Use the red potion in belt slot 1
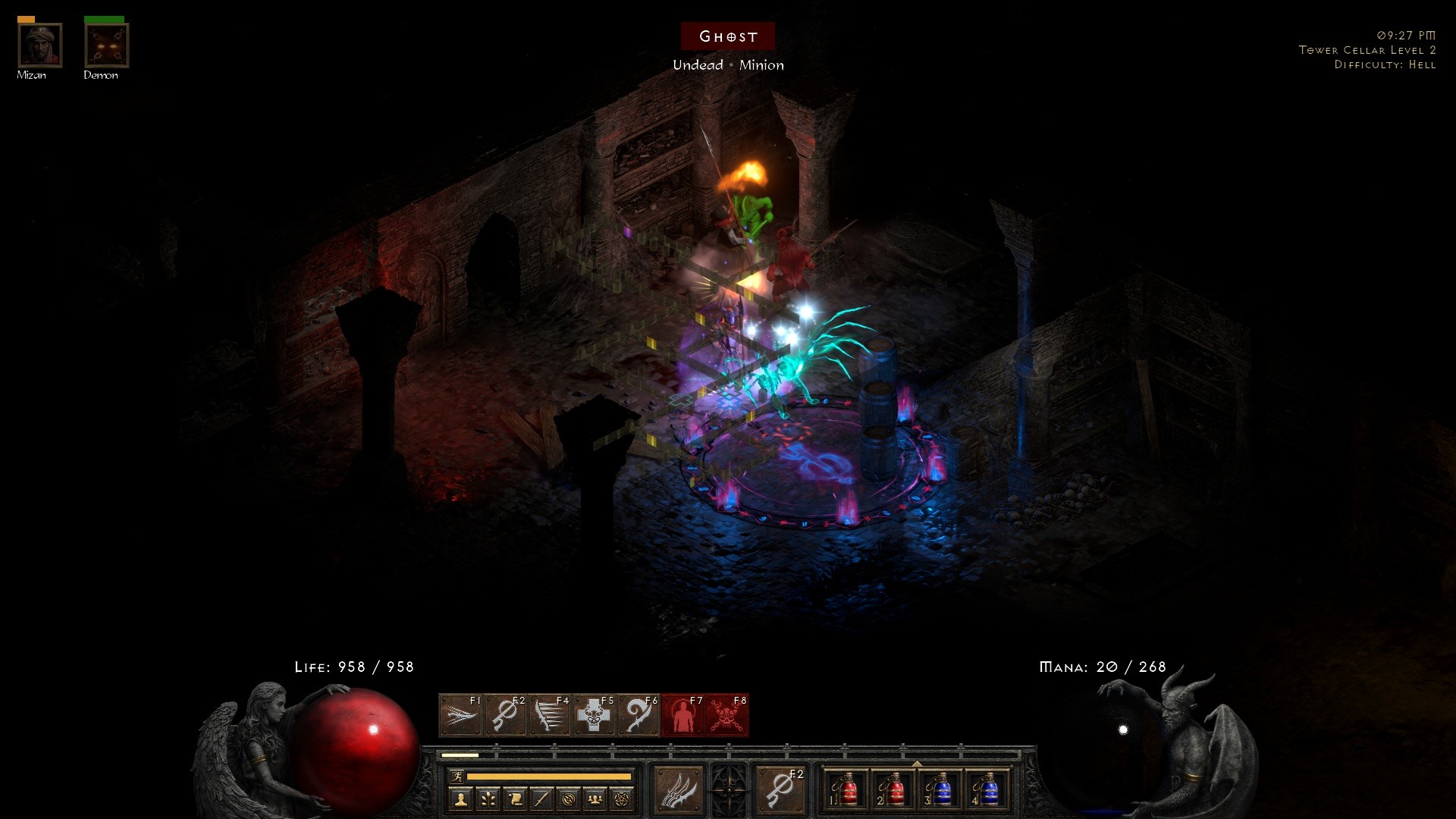 (846, 790)
